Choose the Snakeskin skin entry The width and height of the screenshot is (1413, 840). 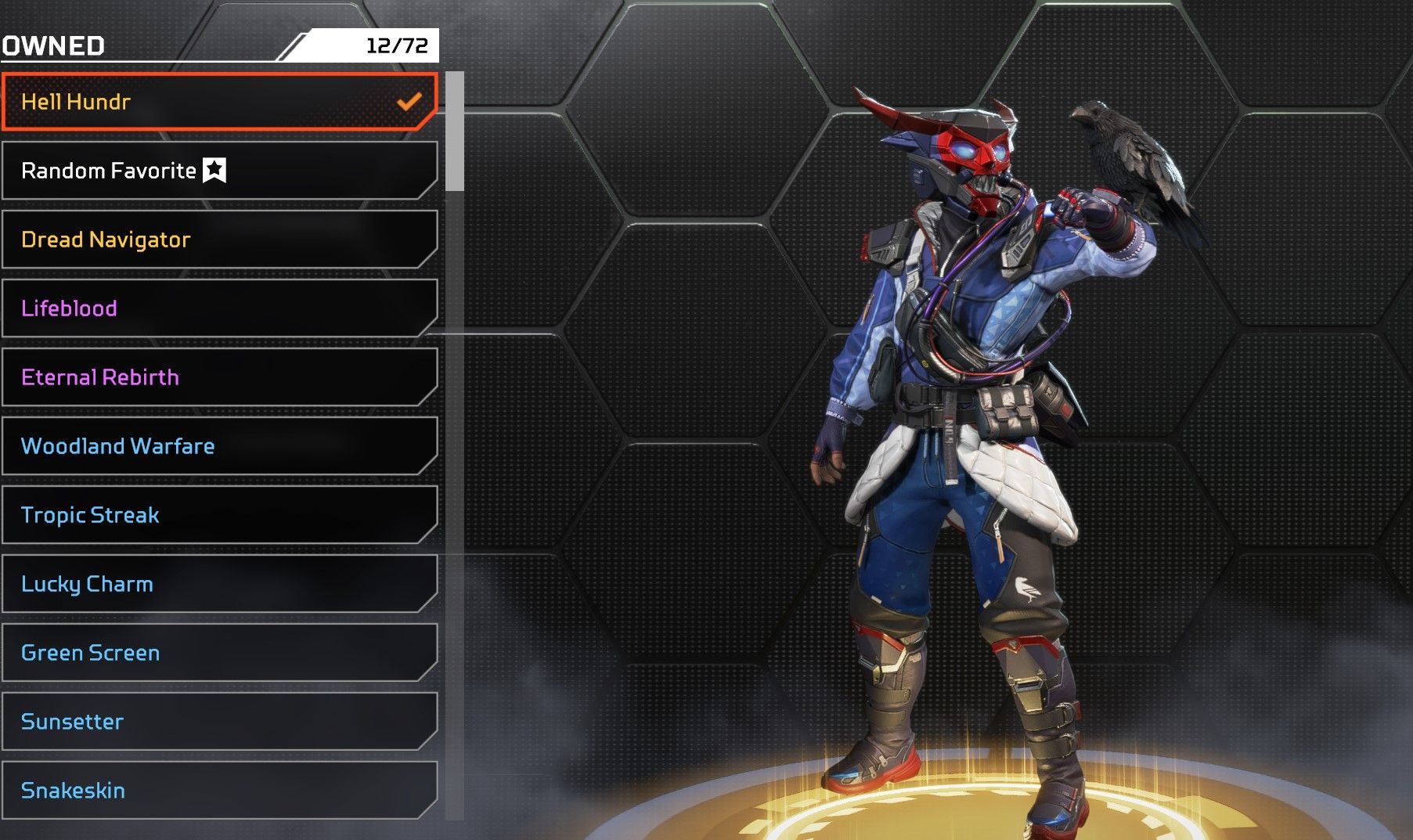(x=219, y=791)
